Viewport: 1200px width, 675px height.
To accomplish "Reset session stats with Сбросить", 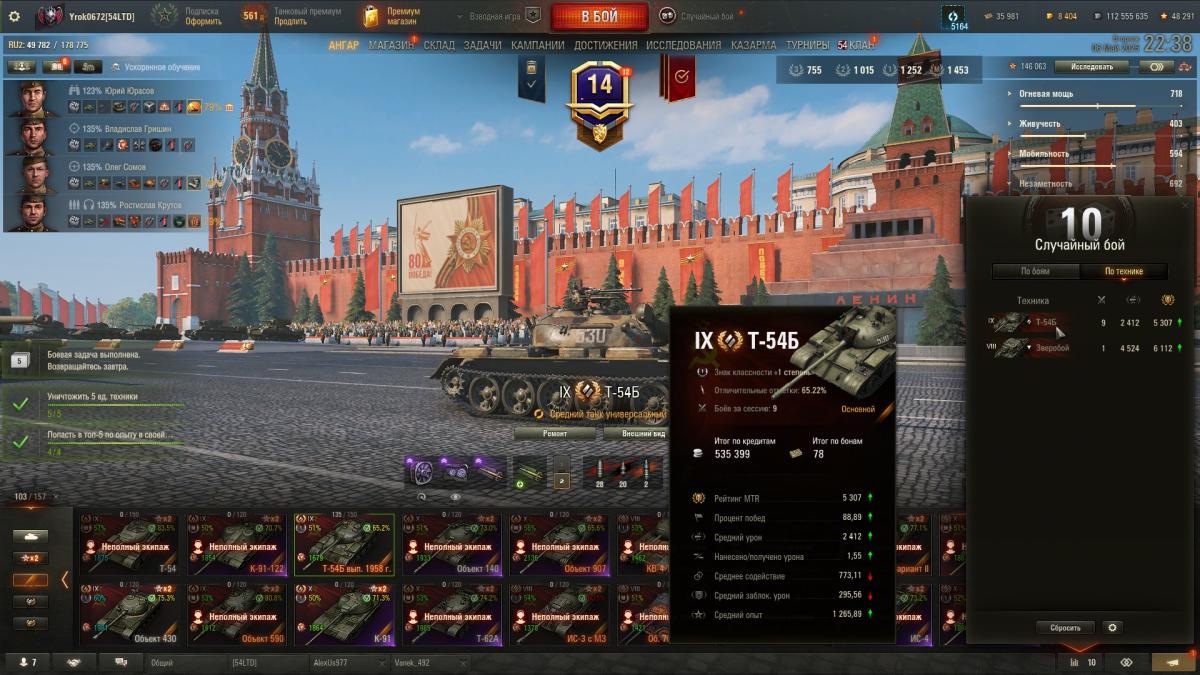I will point(1065,627).
